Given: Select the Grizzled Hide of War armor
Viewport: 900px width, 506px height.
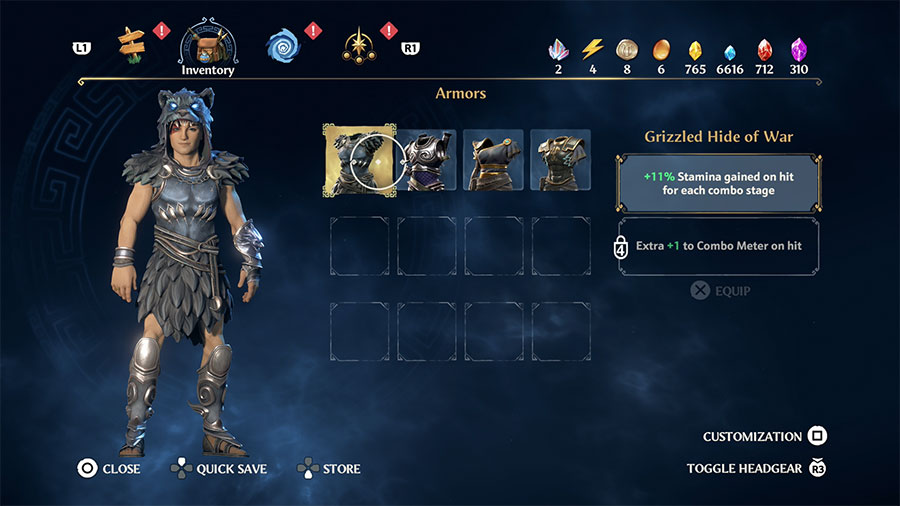Looking at the screenshot, I should pos(359,159).
